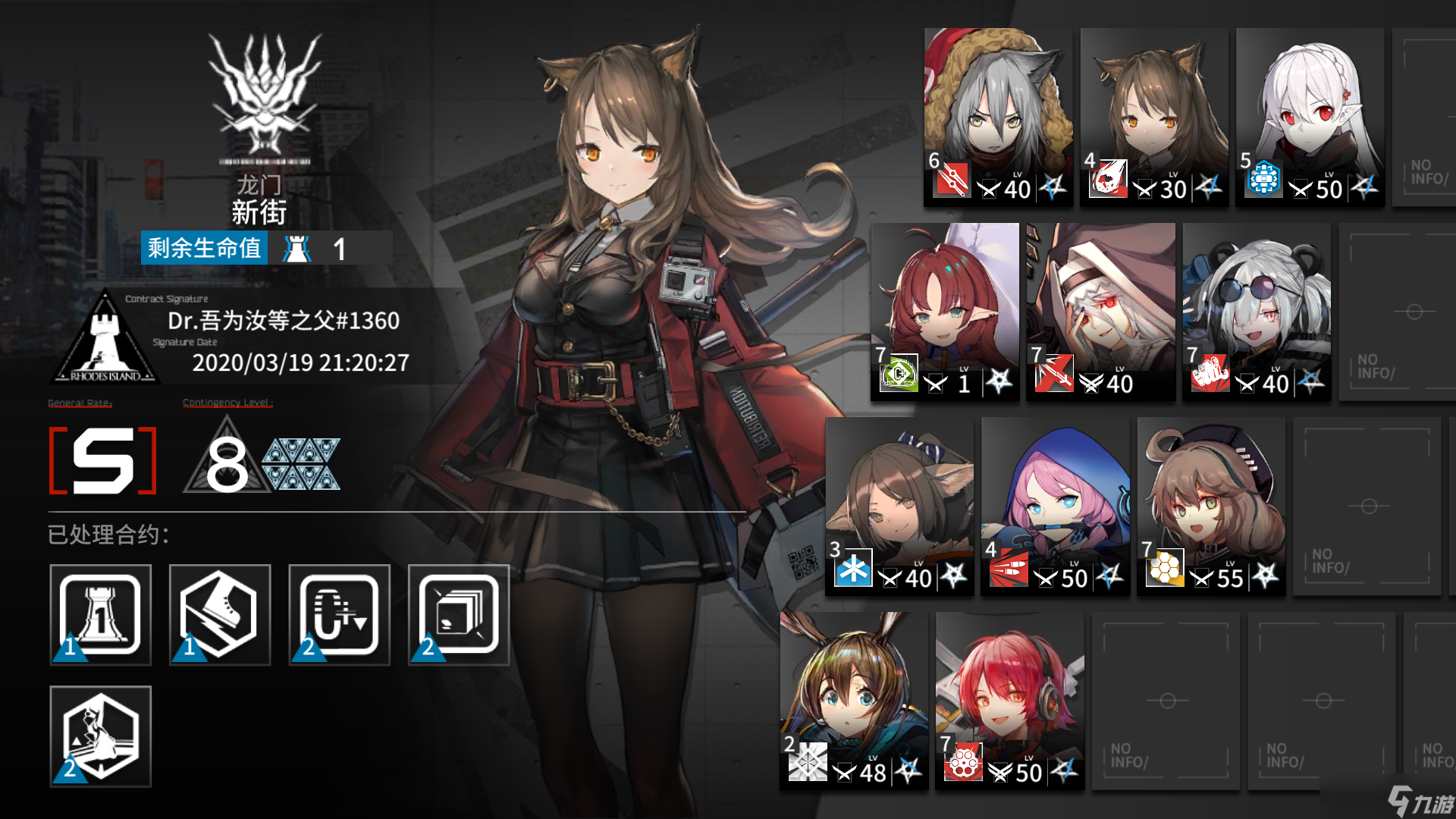Image resolution: width=1456 pixels, height=819 pixels.
Task: Toggle the blue star marker on Amiya's card
Action: (908, 772)
